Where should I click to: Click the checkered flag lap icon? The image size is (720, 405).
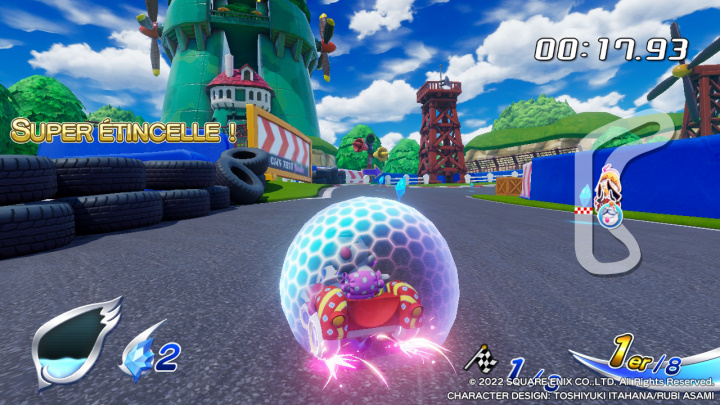click(484, 358)
